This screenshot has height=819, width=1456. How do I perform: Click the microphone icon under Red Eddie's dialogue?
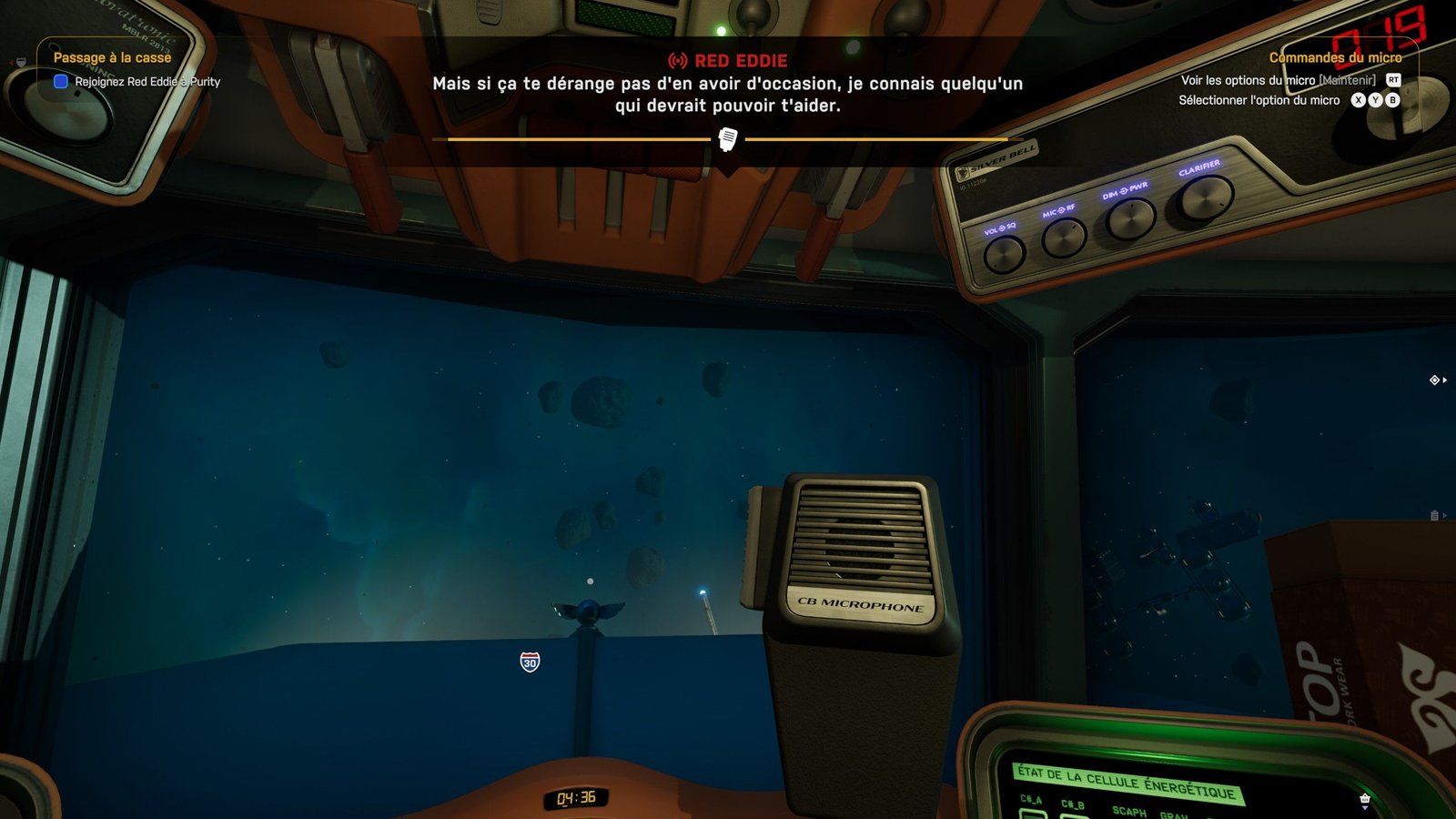tap(728, 139)
